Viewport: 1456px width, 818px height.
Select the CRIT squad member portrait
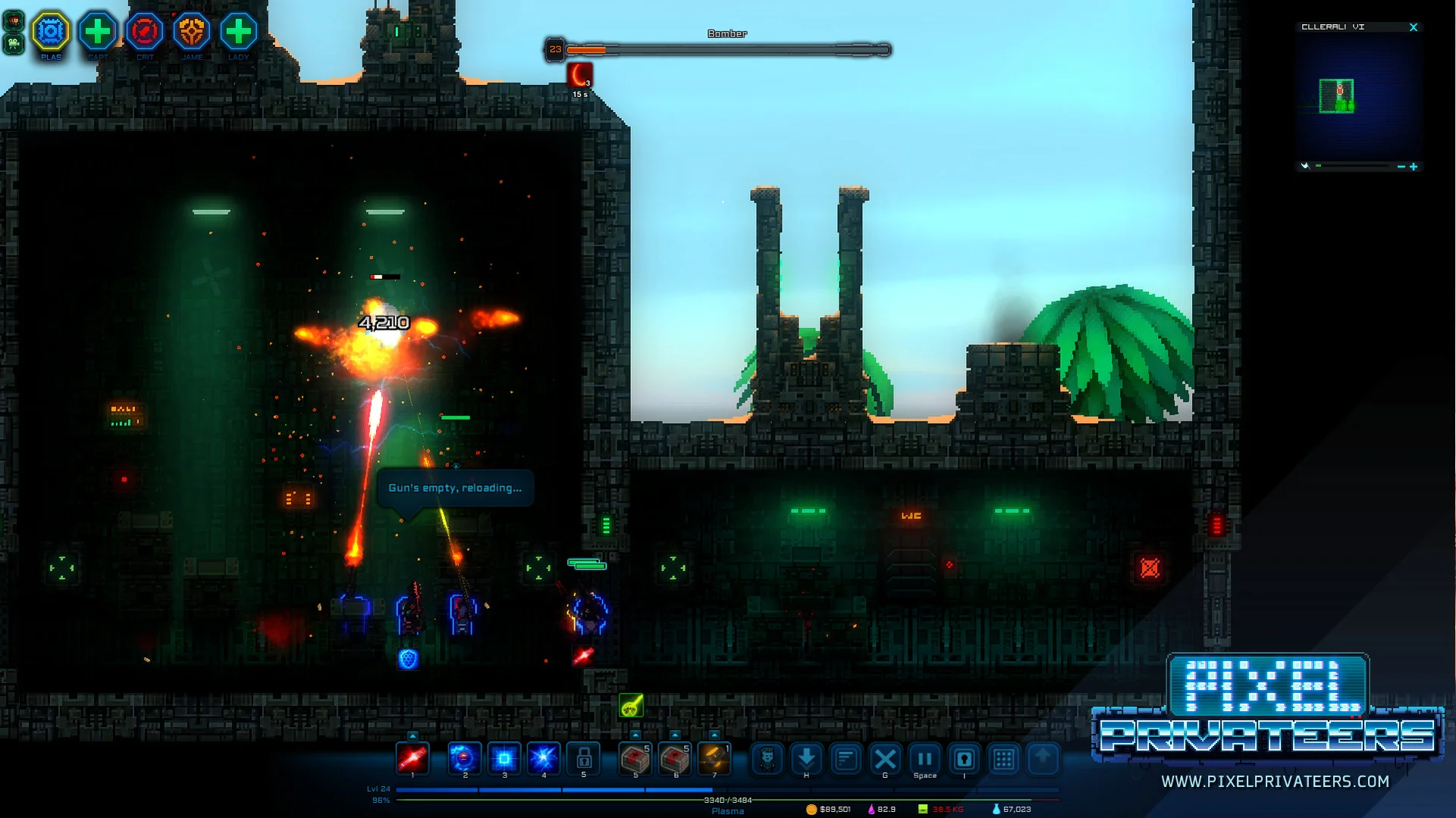coord(145,32)
